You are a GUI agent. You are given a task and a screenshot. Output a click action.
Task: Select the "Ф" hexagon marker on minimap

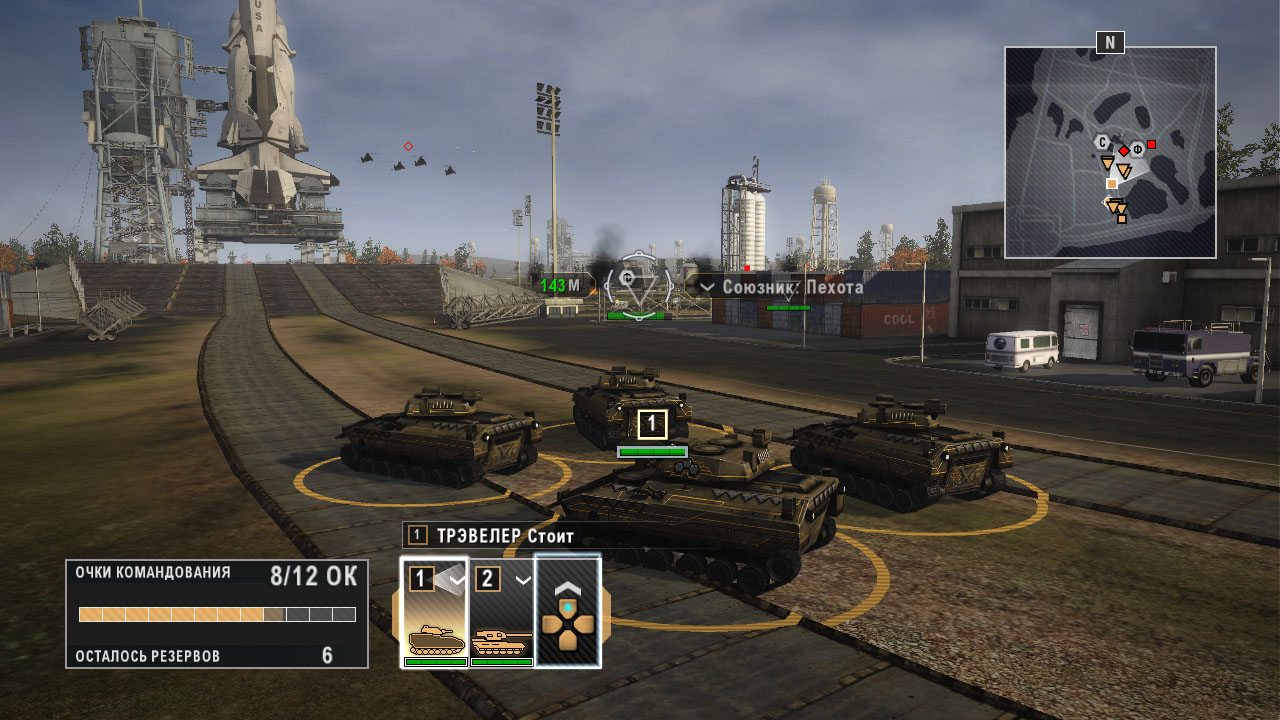[x=1137, y=150]
